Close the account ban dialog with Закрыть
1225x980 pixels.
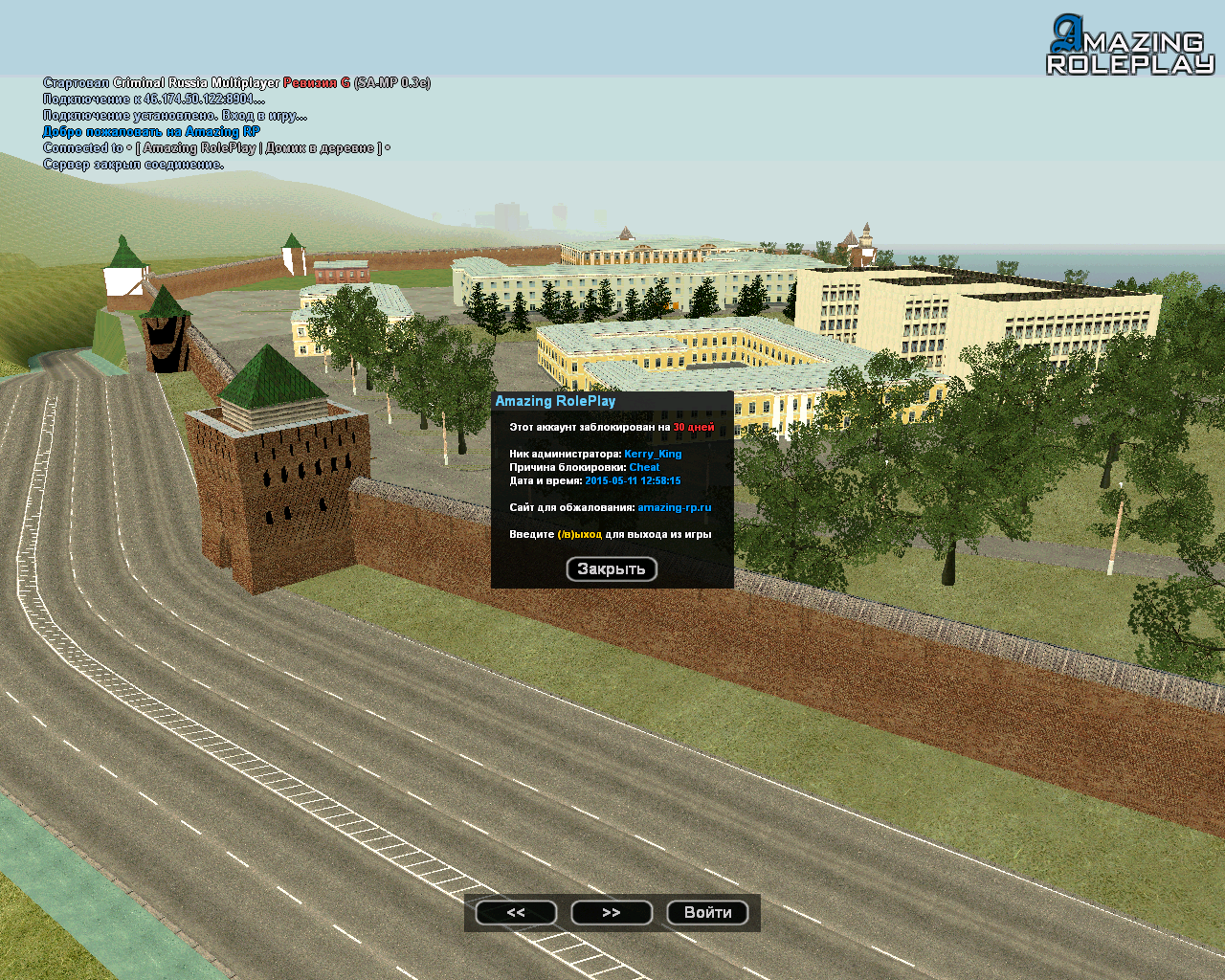612,568
